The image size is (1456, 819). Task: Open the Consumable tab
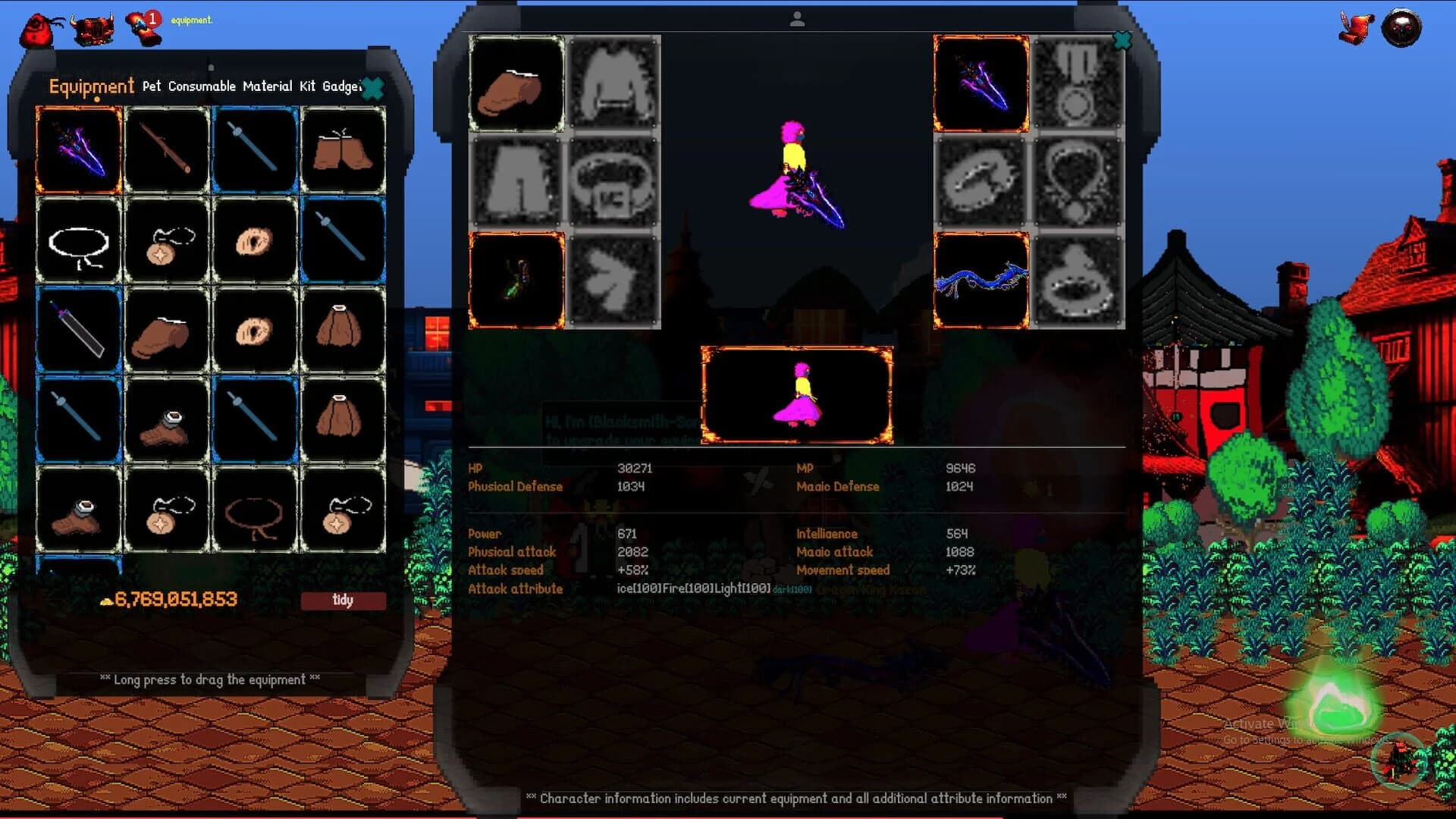point(202,86)
